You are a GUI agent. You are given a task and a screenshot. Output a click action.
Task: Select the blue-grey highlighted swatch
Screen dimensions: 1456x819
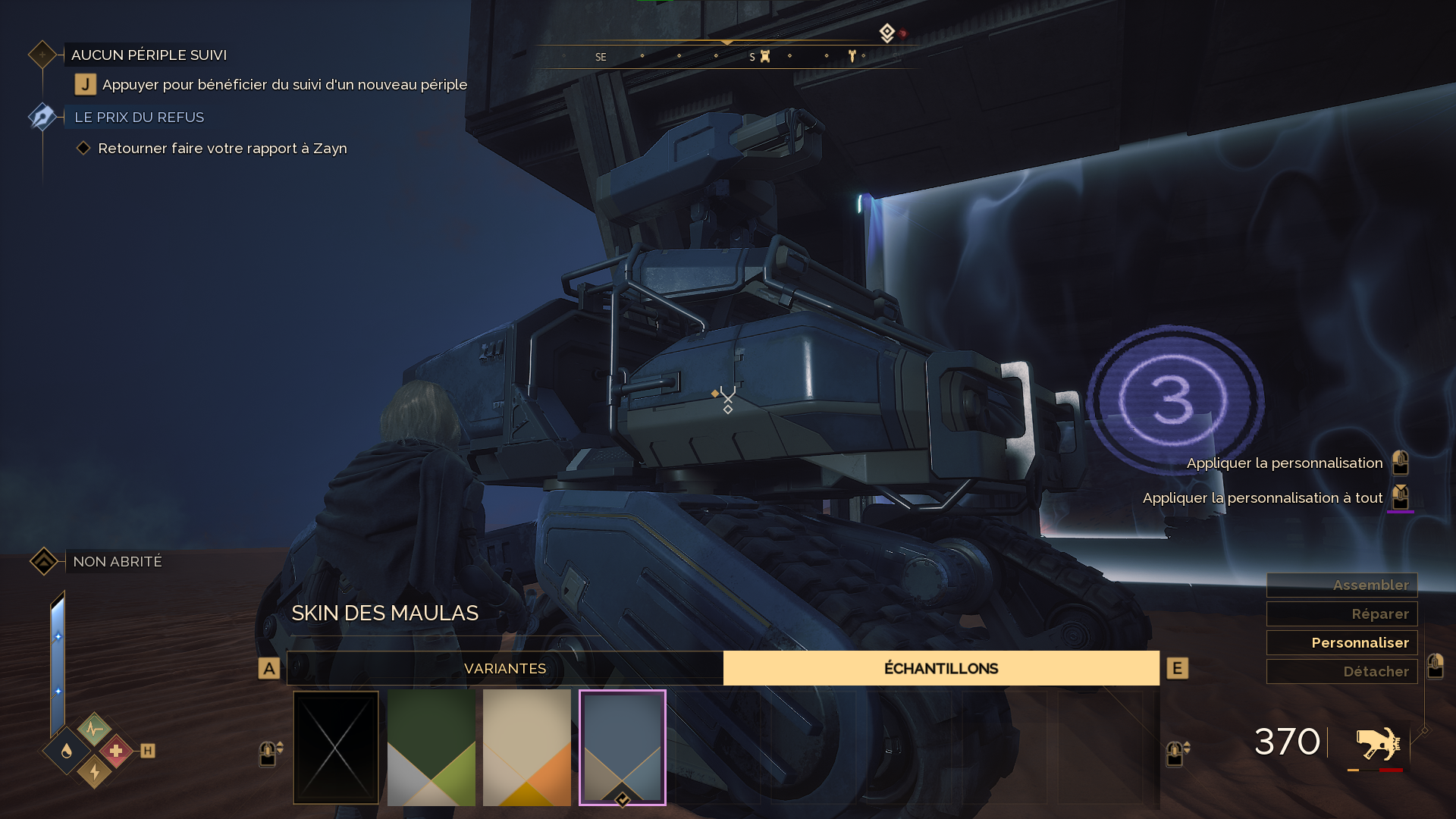point(623,747)
